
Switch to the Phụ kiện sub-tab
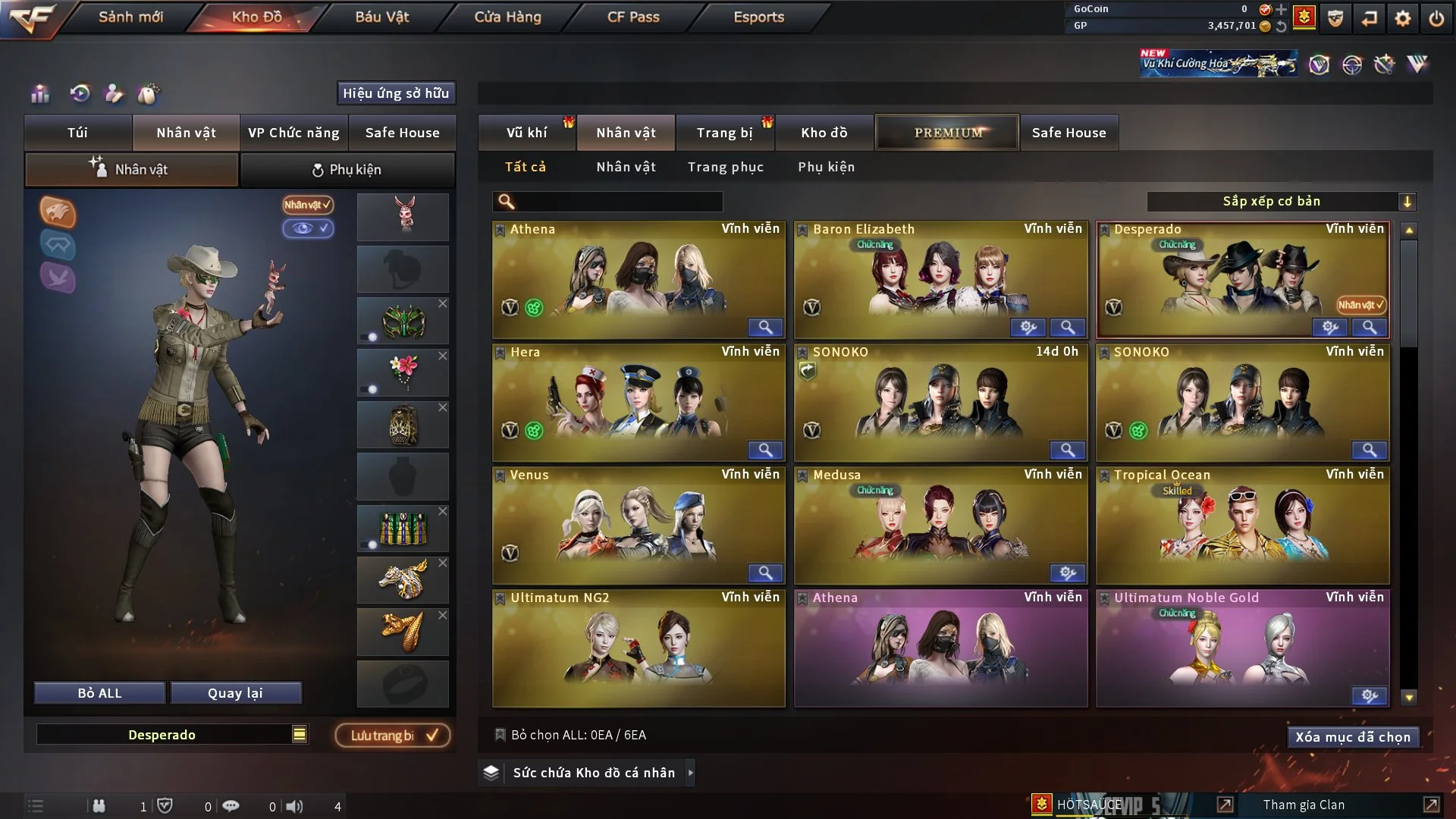(347, 170)
